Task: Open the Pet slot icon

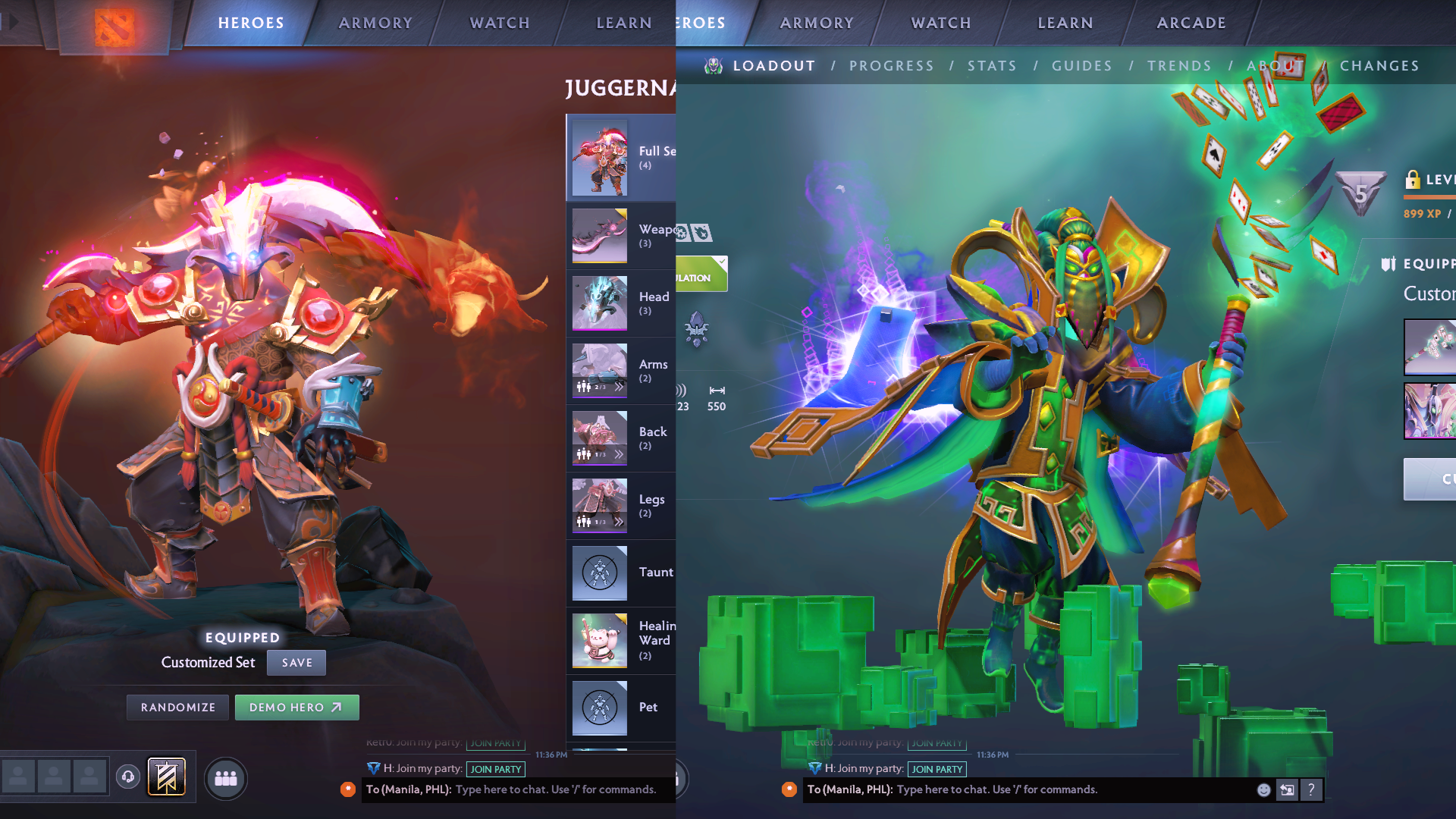Action: click(599, 708)
